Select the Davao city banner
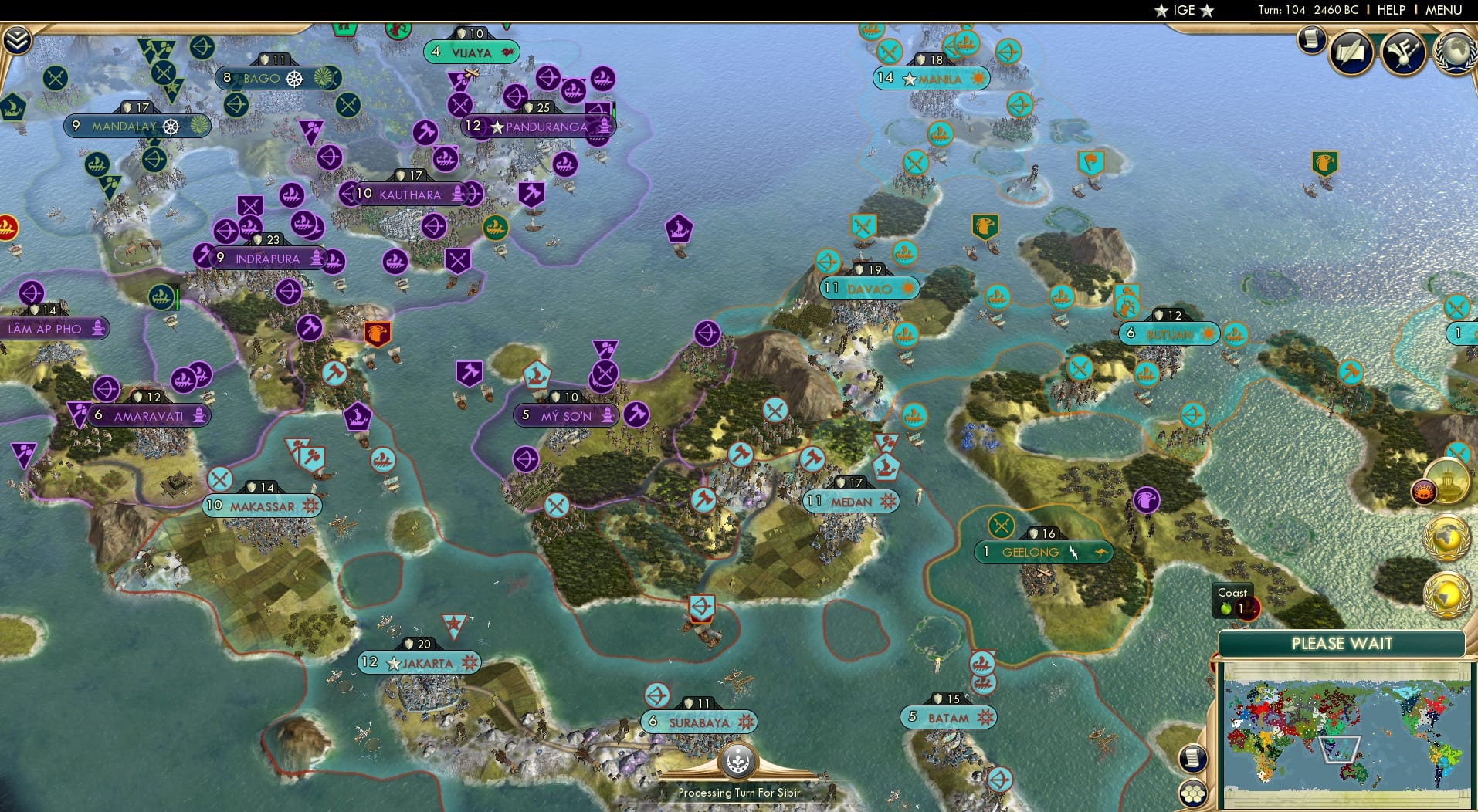Image resolution: width=1478 pixels, height=812 pixels. 870,288
